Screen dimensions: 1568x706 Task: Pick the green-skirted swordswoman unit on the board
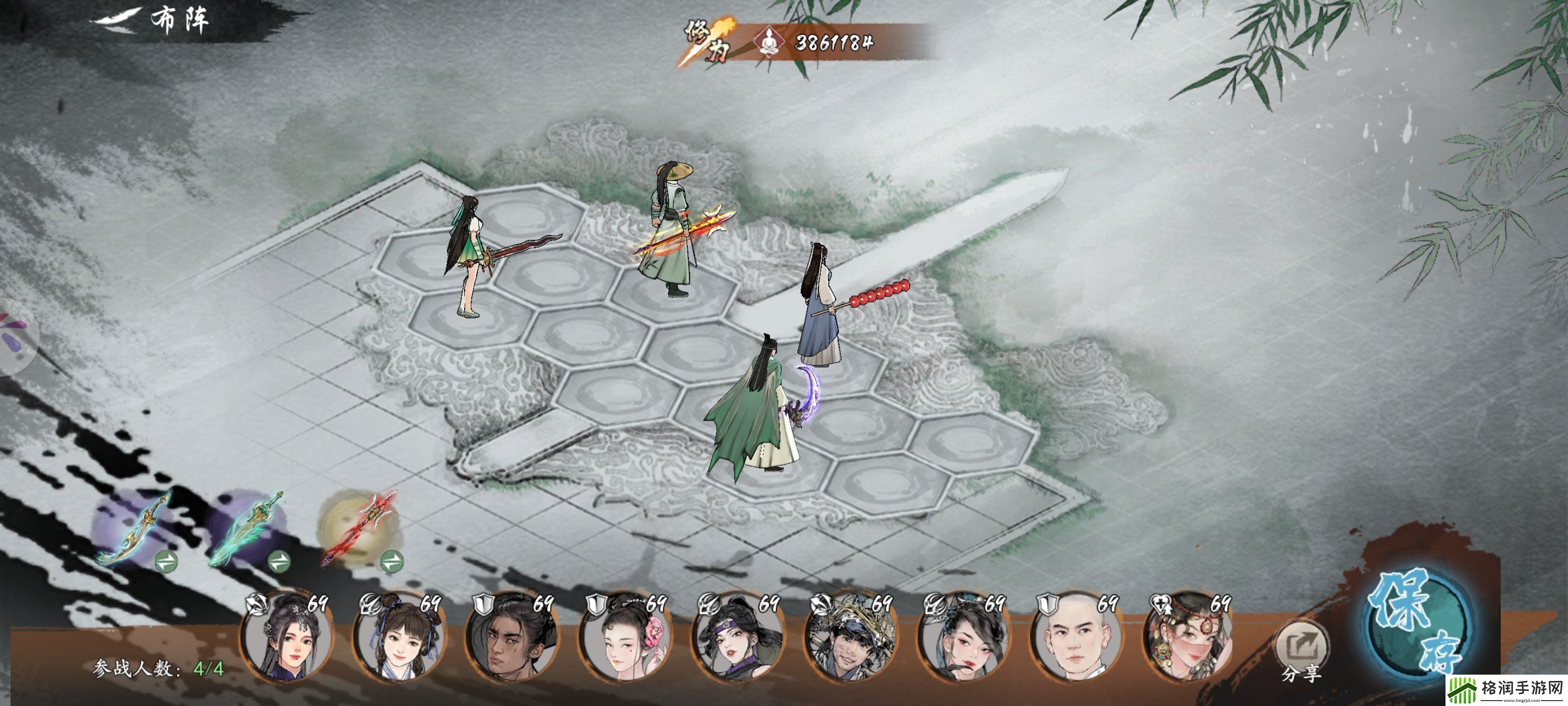point(469,256)
